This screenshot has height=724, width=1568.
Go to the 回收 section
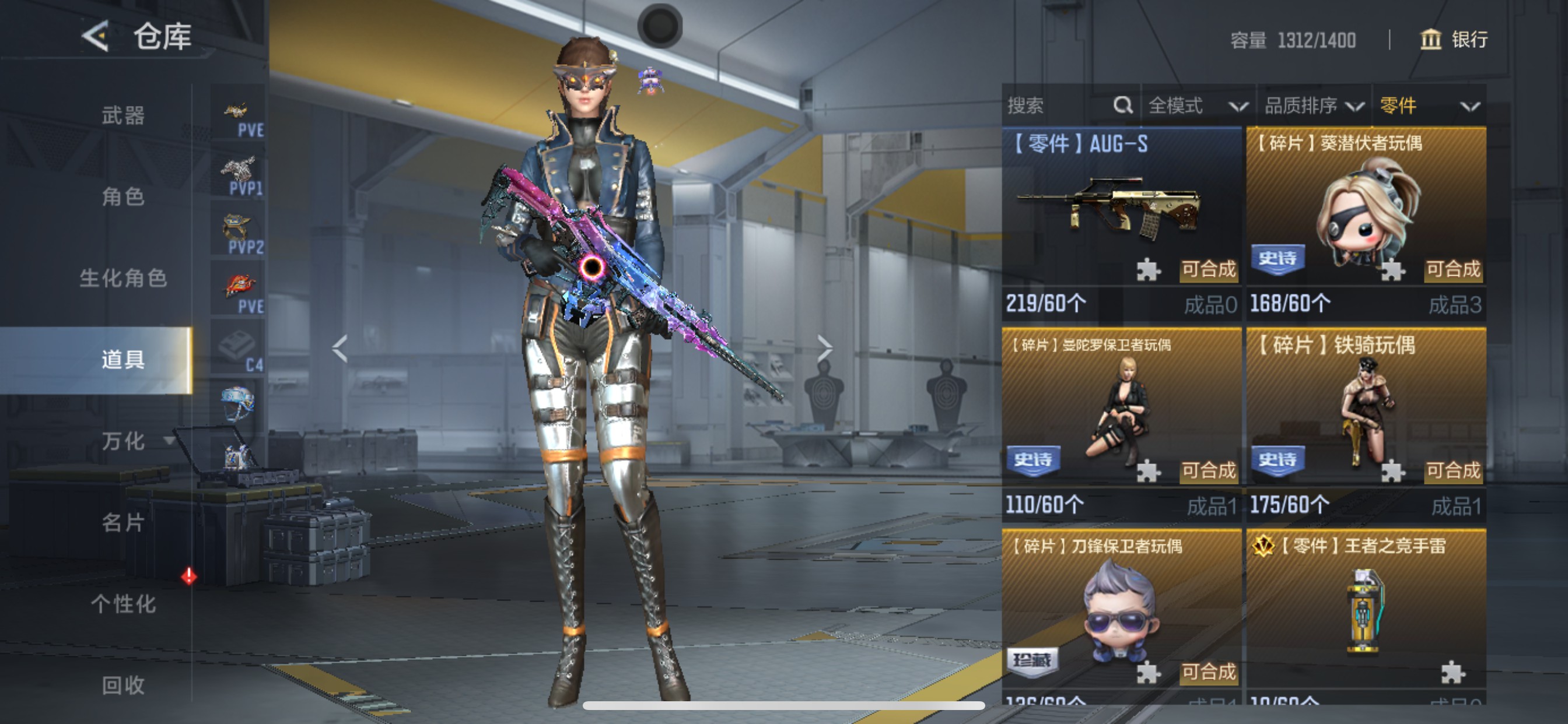click(123, 685)
